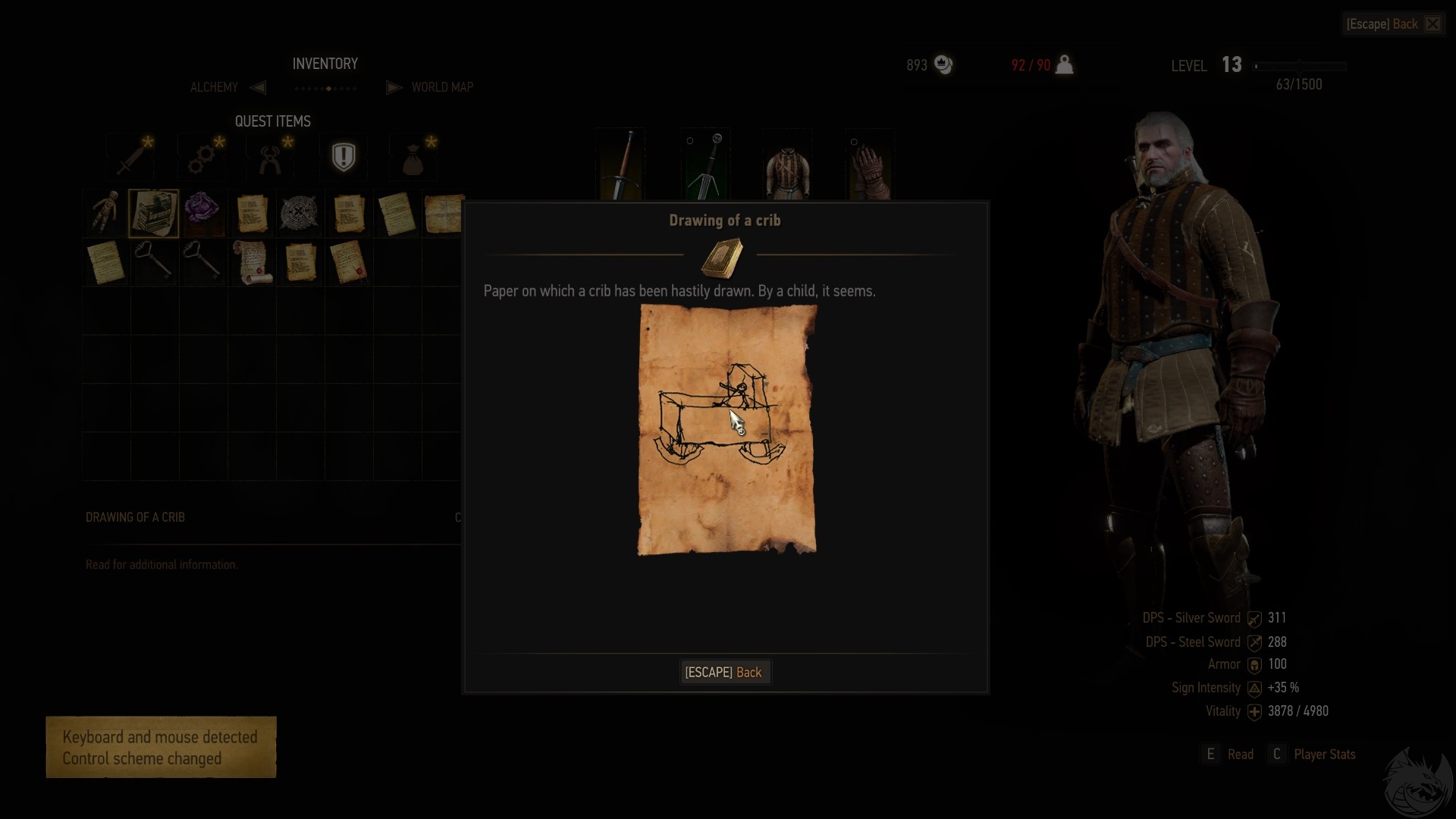Viewport: 1456px width, 819px height.
Task: Select the rolled scroll with red wax seal
Action: (251, 262)
